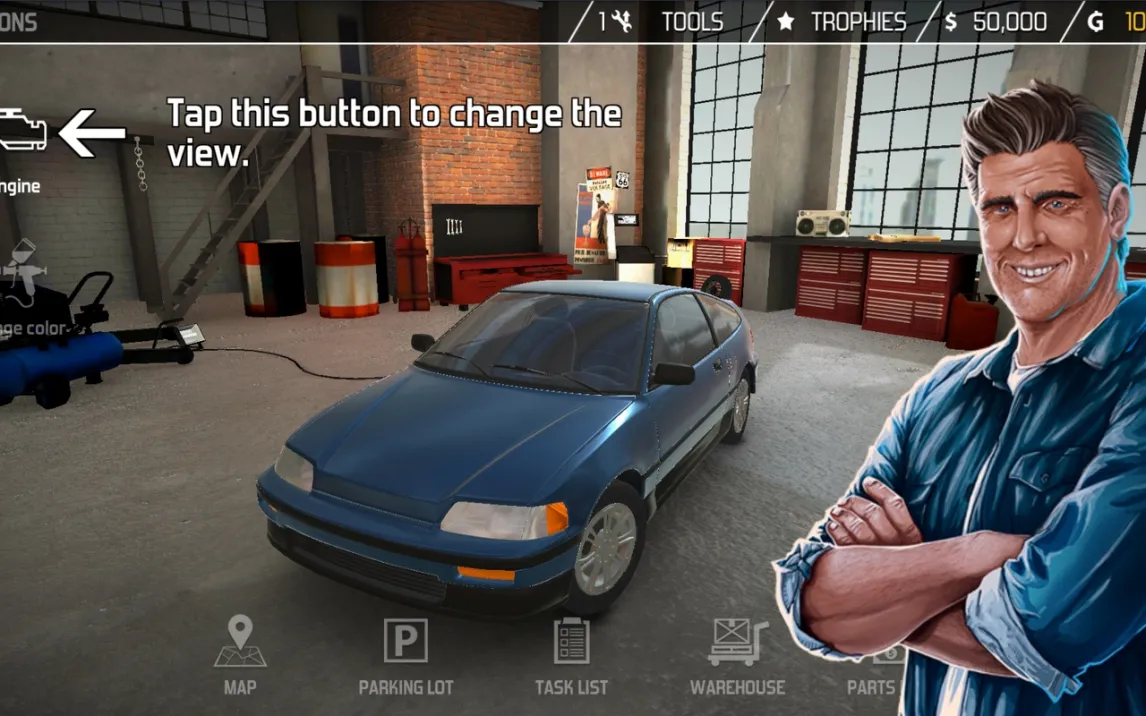Select the change color spray gun
Viewport: 1146px width, 716px height.
pyautogui.click(x=20, y=270)
